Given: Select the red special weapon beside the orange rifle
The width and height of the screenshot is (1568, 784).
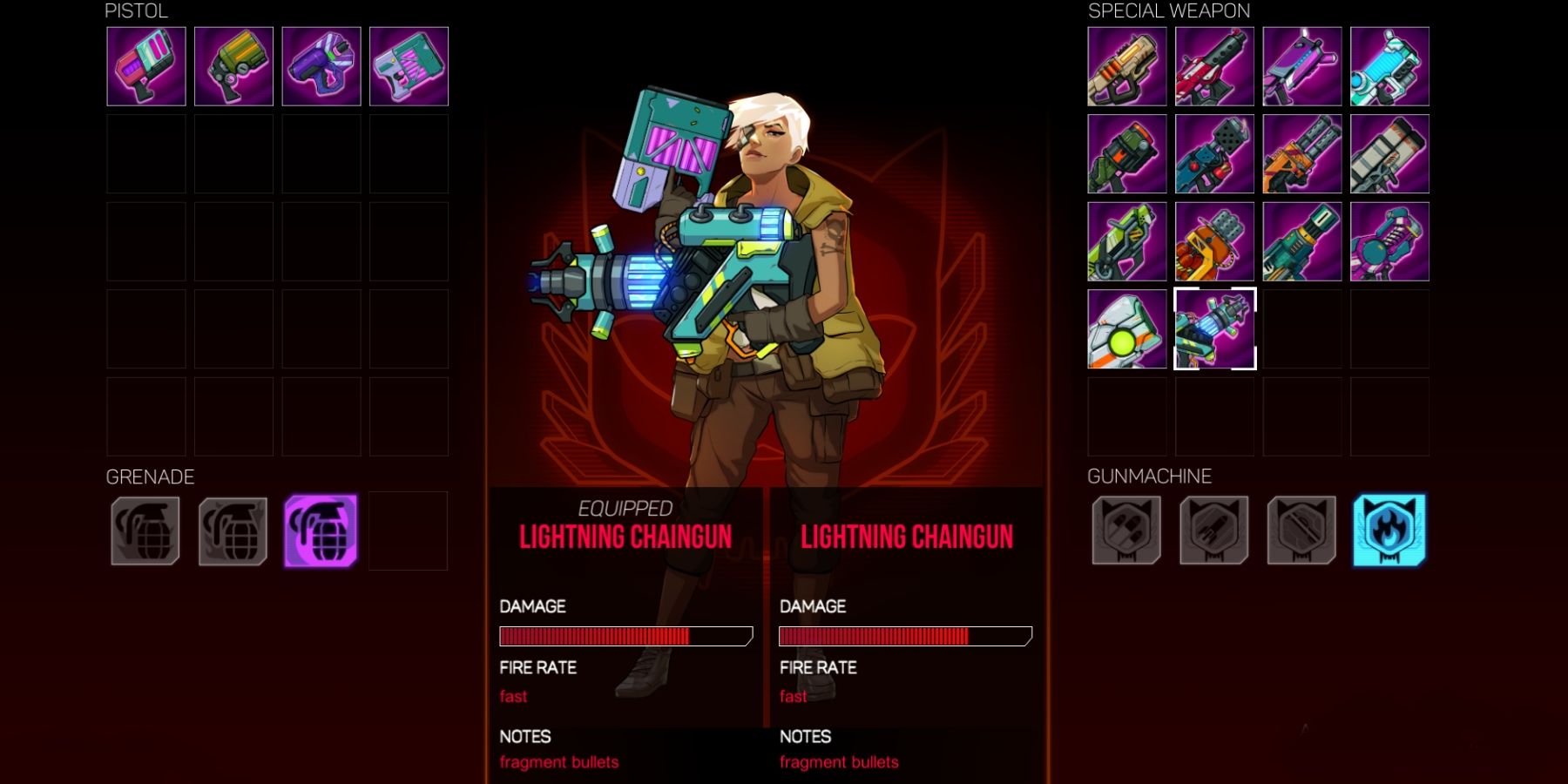Looking at the screenshot, I should (1215, 65).
